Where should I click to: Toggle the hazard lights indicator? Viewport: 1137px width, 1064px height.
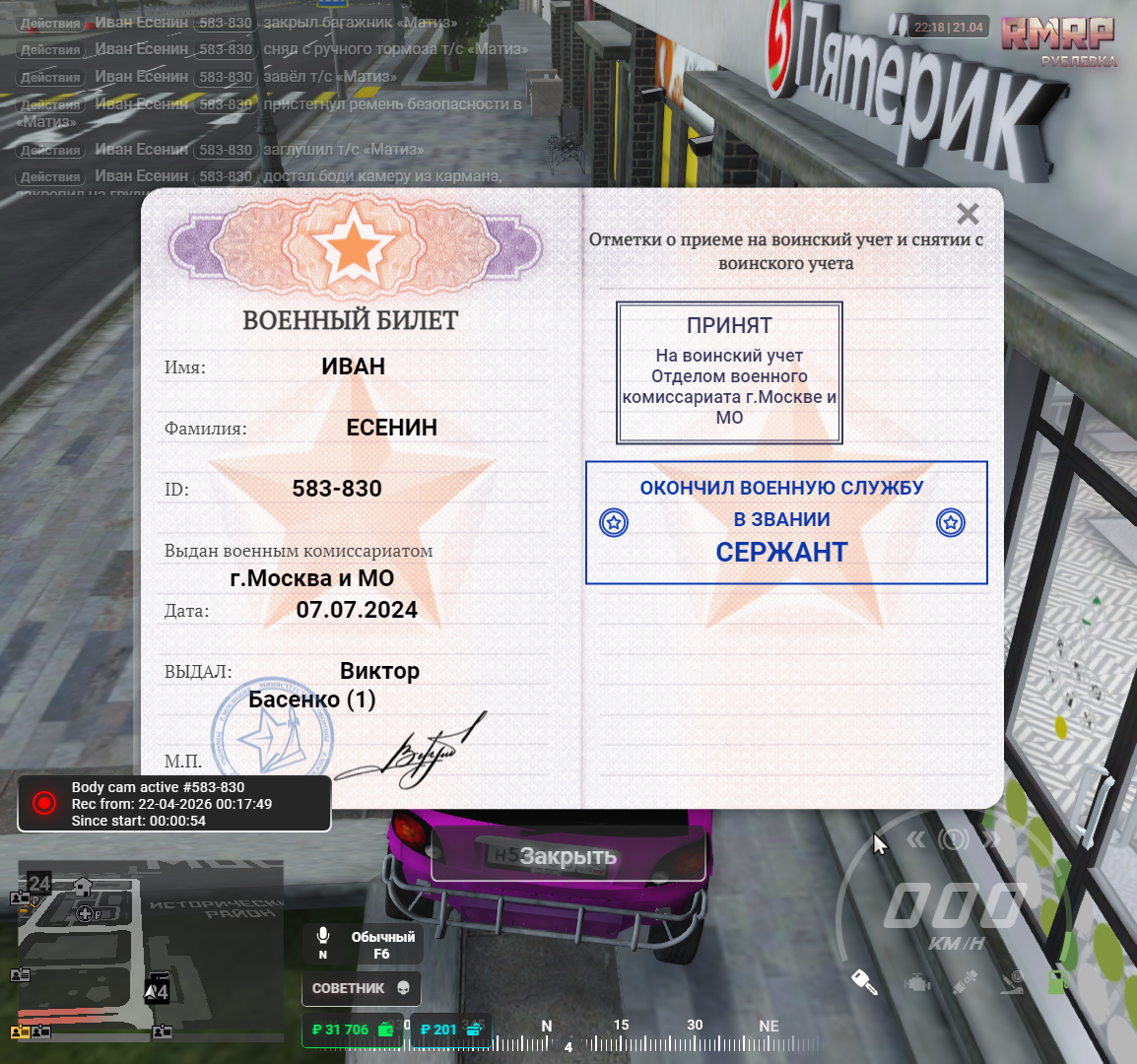[954, 839]
